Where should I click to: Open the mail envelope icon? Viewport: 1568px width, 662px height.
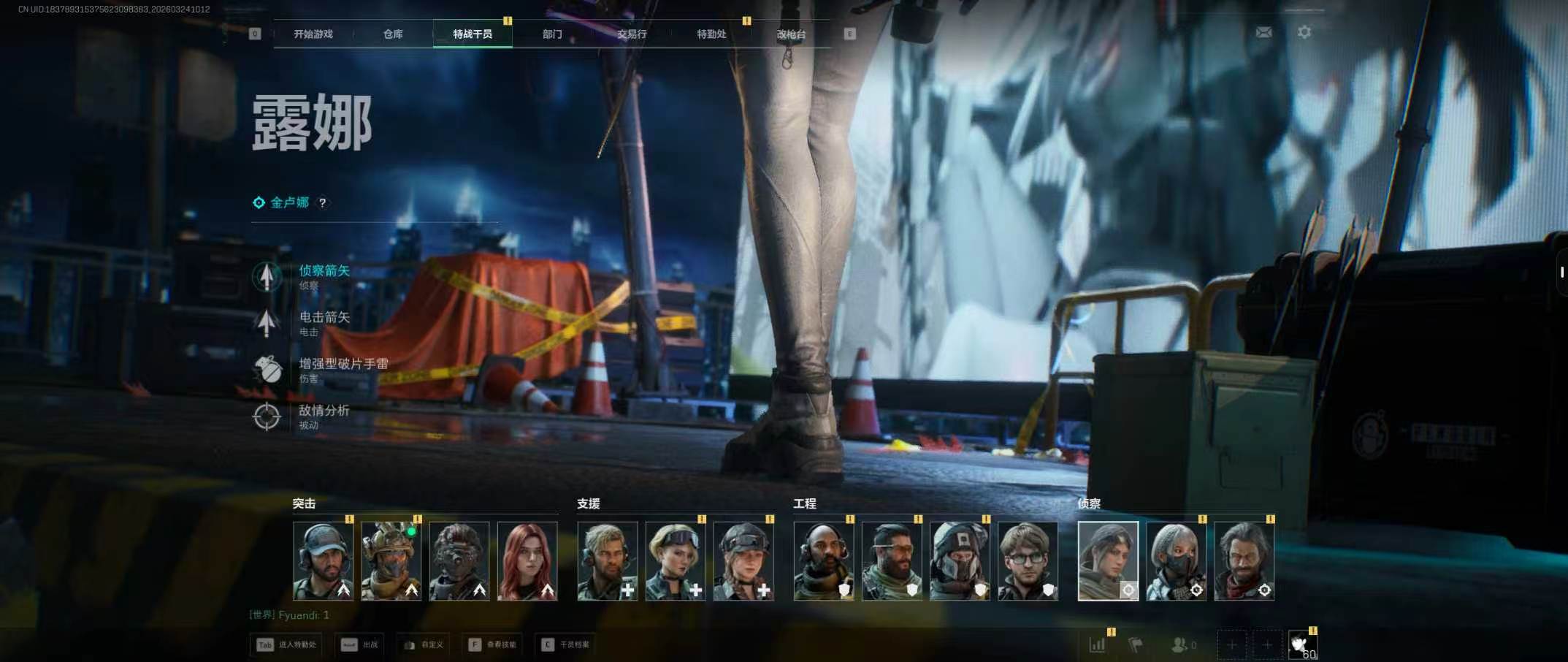pyautogui.click(x=1263, y=32)
